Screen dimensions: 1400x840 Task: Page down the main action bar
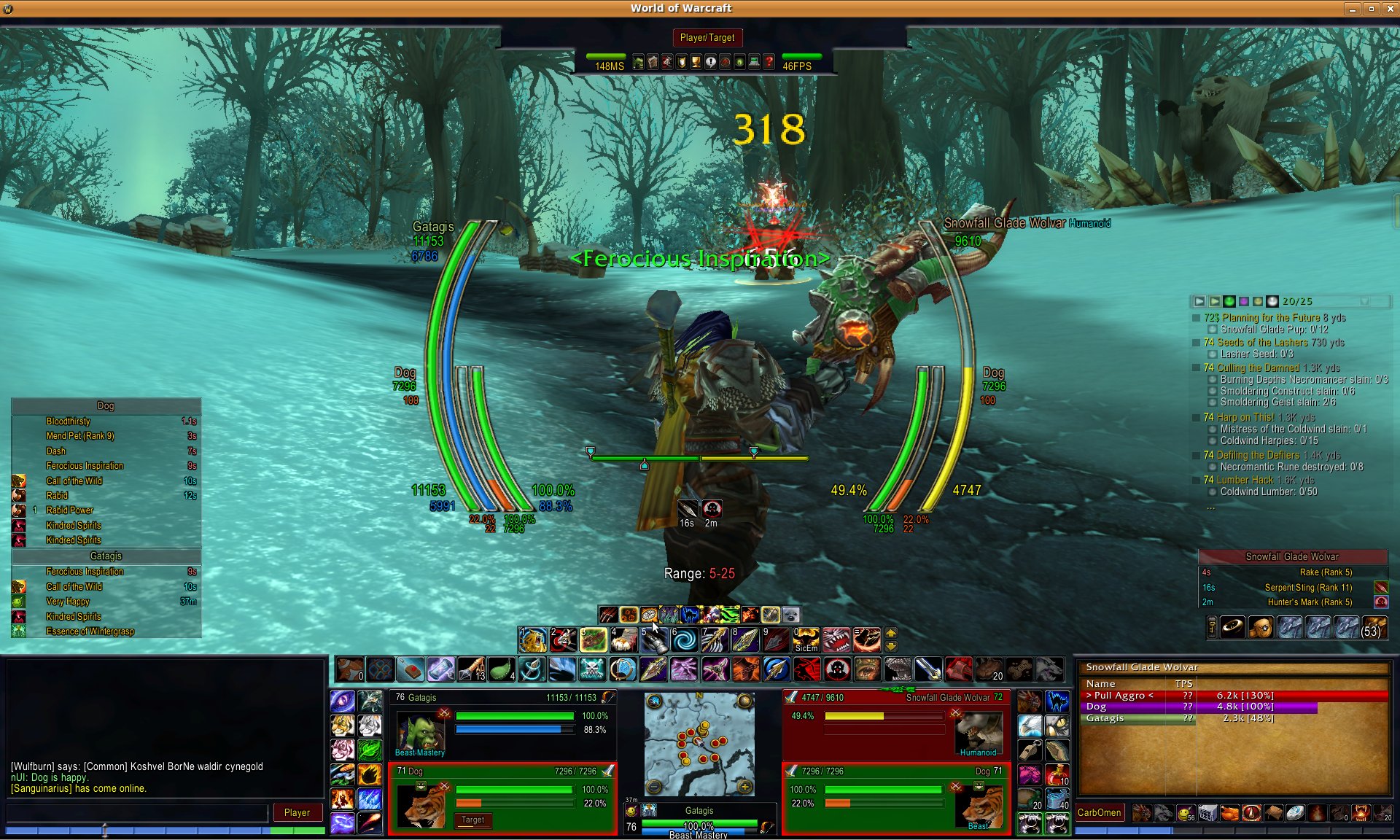[x=891, y=646]
